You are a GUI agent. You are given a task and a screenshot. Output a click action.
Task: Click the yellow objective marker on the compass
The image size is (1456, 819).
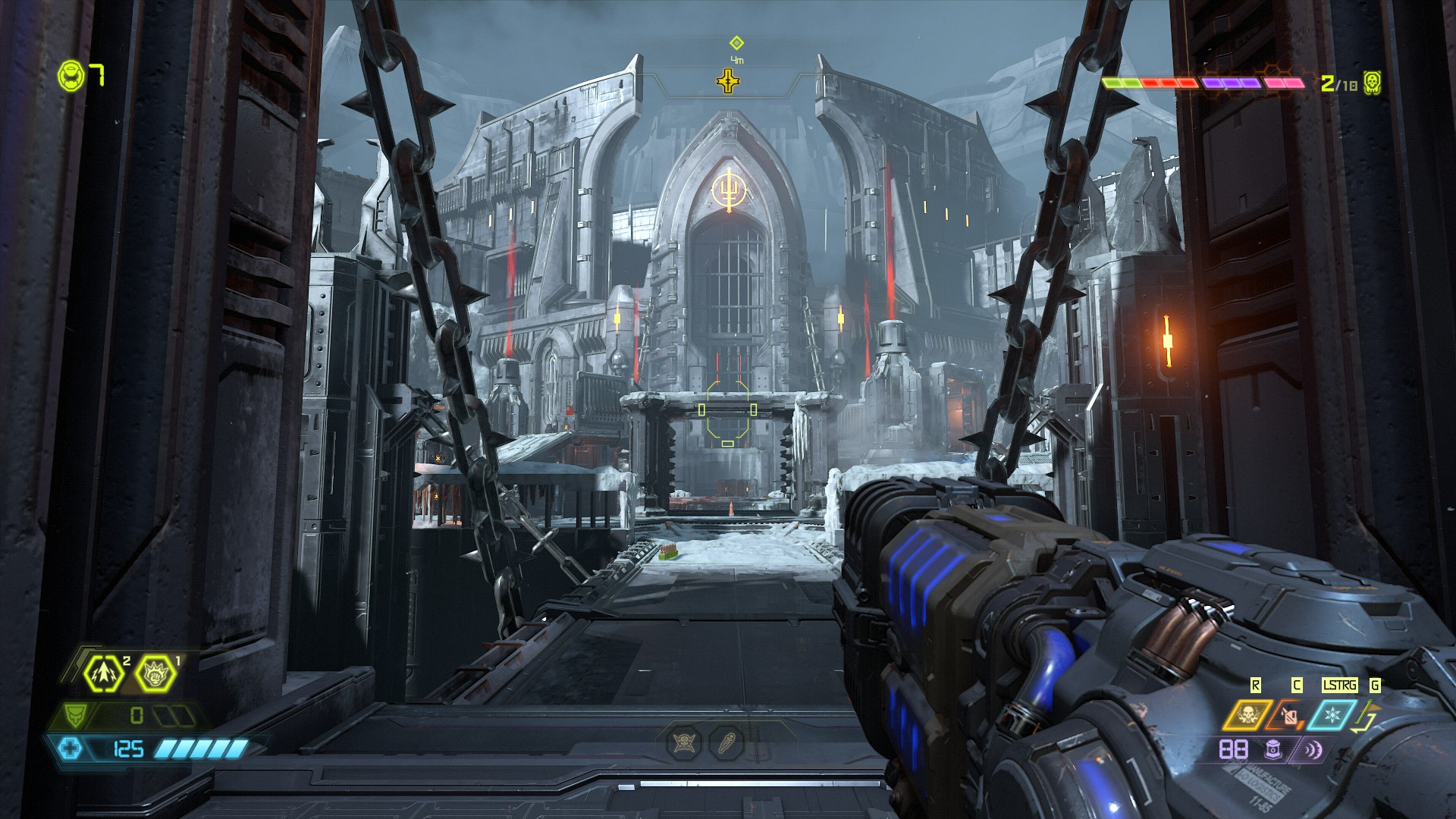729,80
